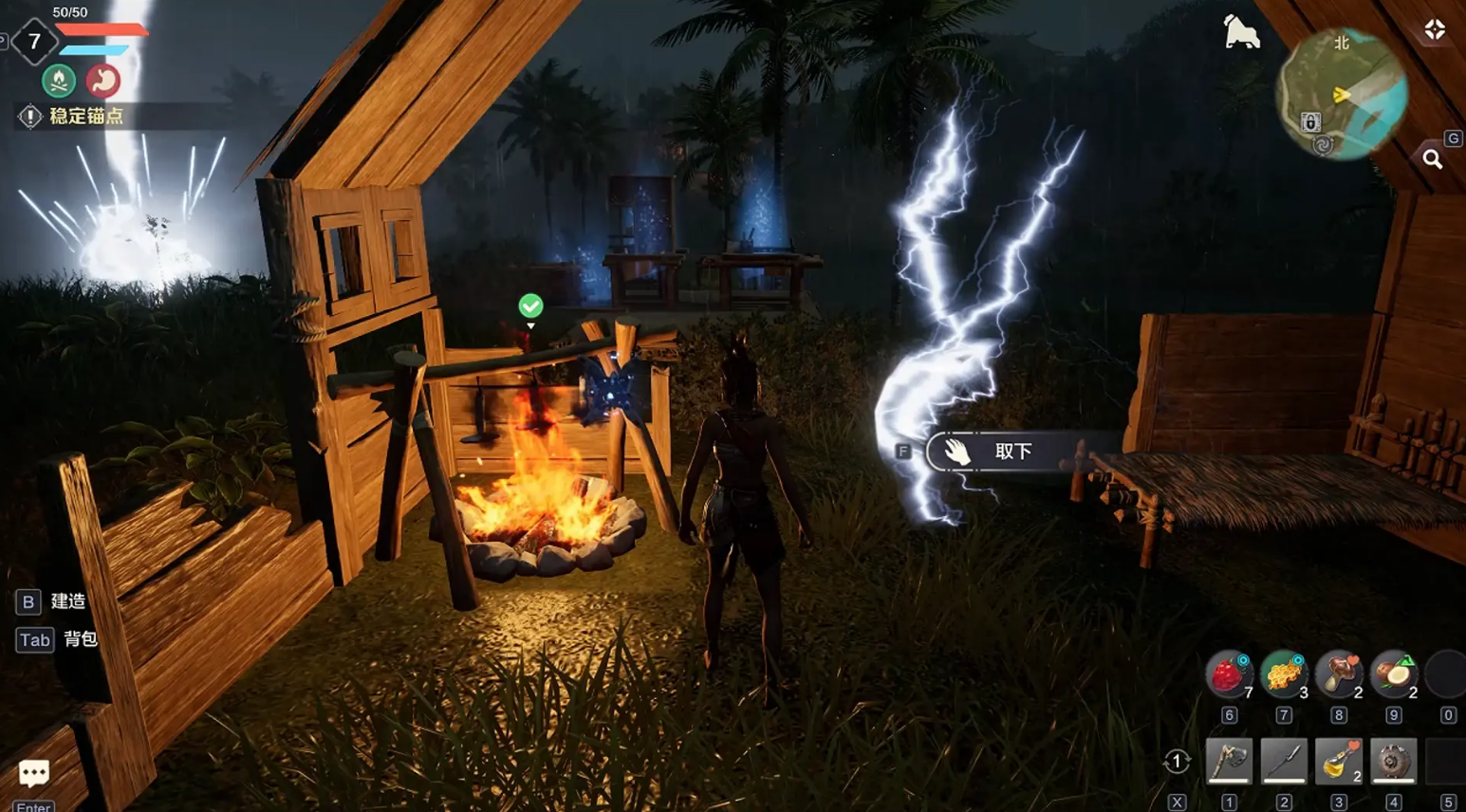Click the crosshair target icon
The height and width of the screenshot is (812, 1466).
click(1435, 30)
